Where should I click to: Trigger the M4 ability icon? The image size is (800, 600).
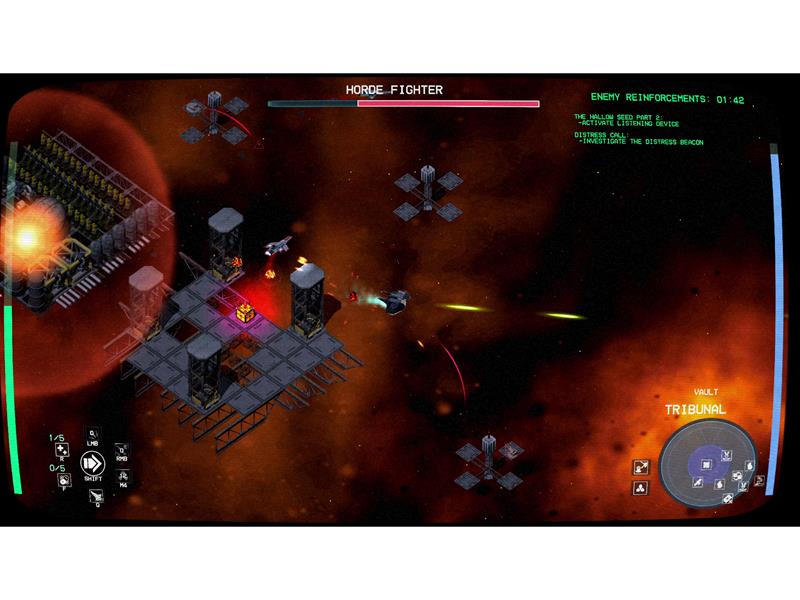pyautogui.click(x=122, y=478)
